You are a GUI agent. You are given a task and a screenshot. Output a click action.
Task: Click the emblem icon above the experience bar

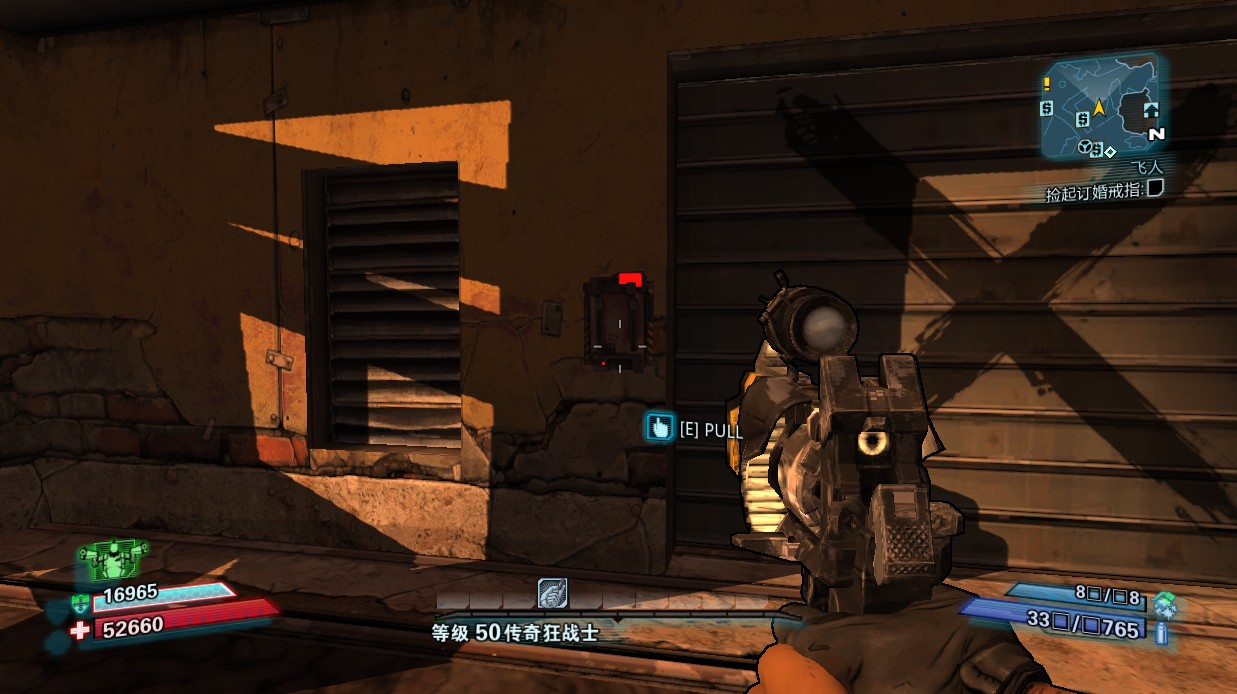552,593
